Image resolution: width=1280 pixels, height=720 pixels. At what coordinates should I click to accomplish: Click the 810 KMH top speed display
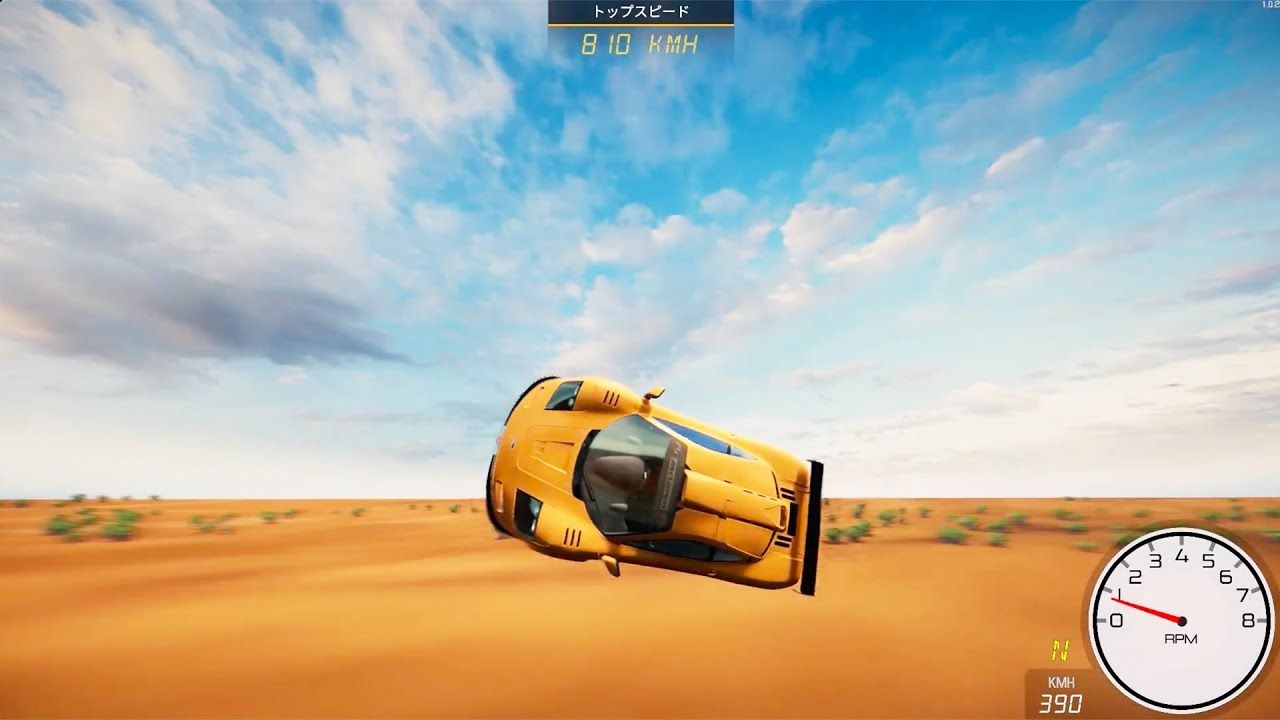[642, 43]
